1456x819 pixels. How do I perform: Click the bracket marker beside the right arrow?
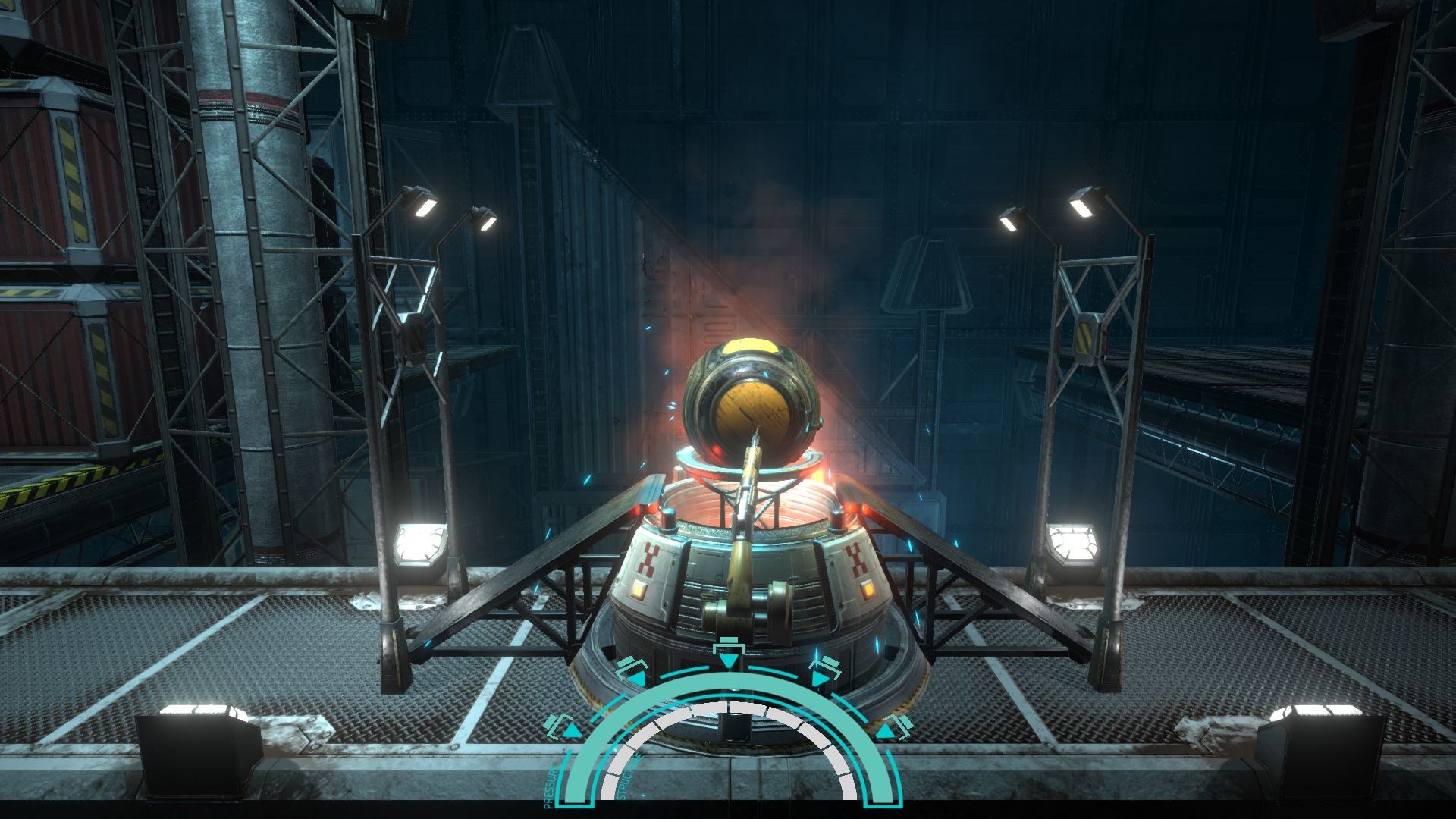[x=904, y=727]
